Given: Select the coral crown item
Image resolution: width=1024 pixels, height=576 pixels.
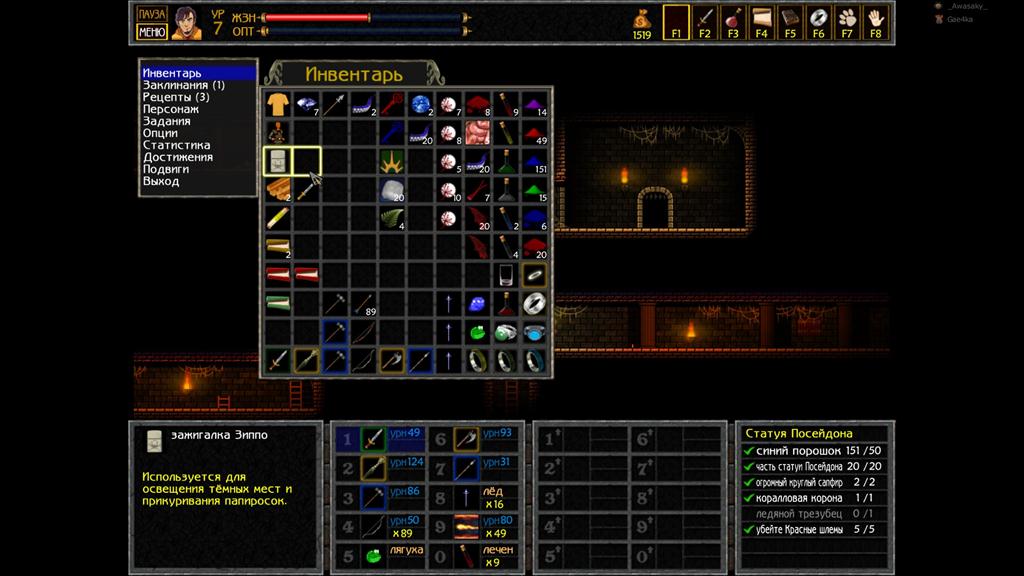Looking at the screenshot, I should point(392,160).
